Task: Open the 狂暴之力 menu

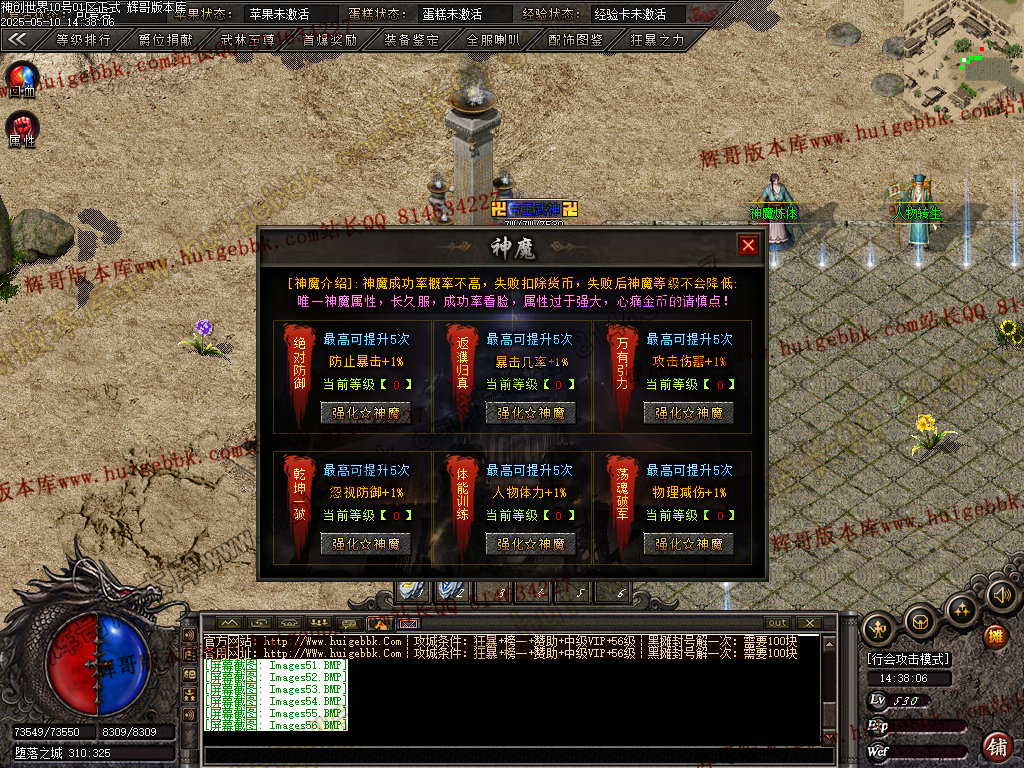Action: [658, 40]
